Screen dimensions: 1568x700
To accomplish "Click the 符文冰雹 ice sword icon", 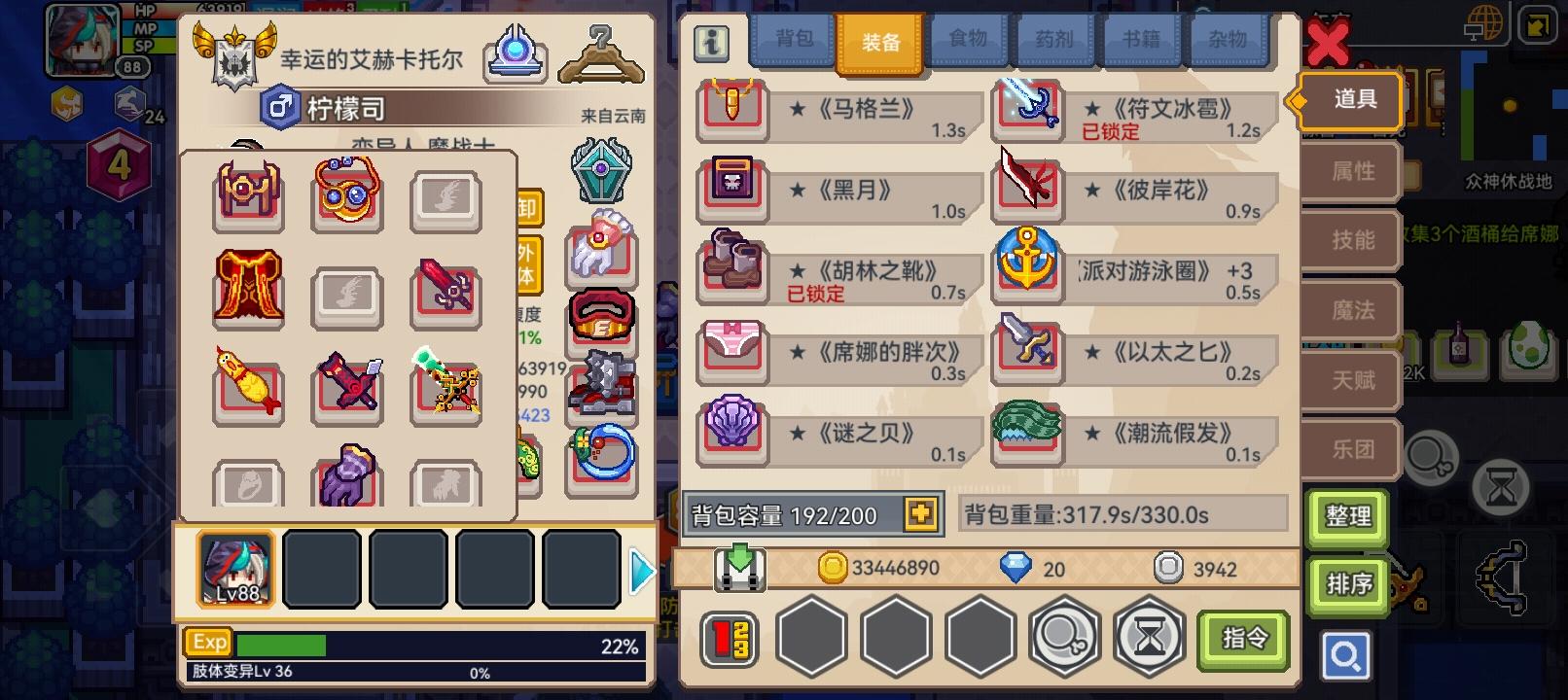I will [x=1027, y=108].
